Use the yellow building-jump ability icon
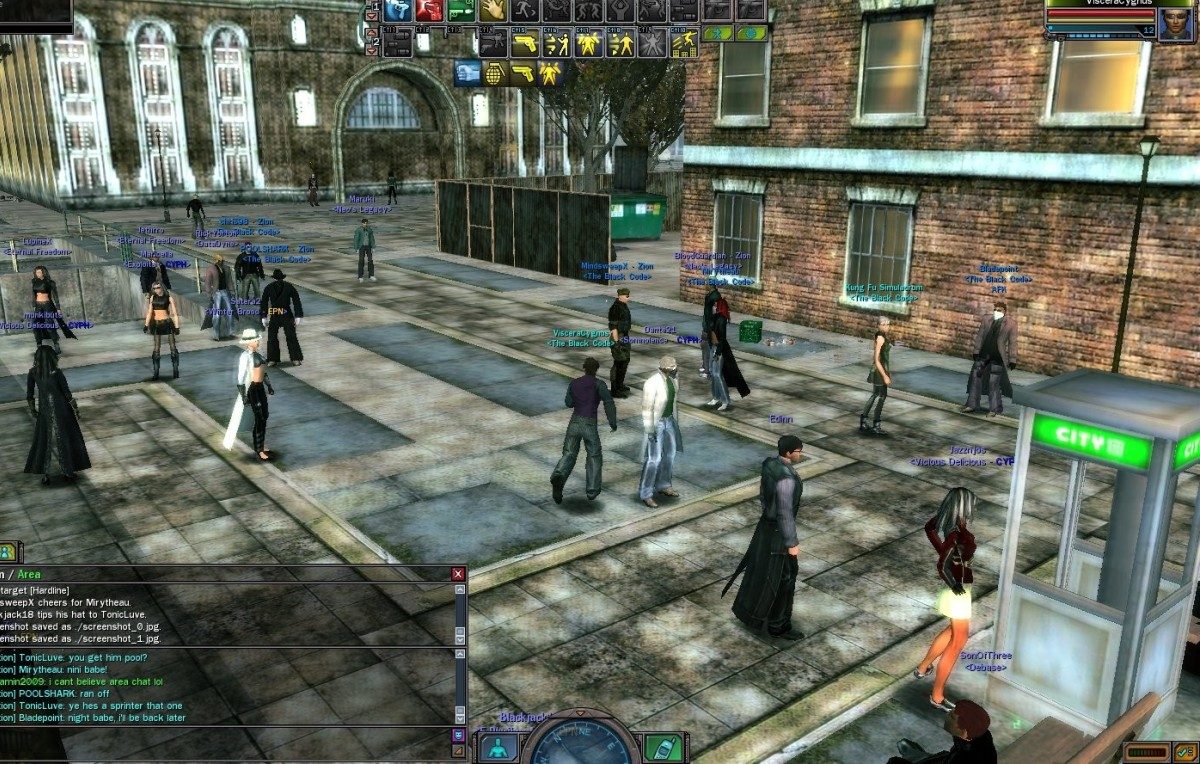The image size is (1200, 764). pyautogui.click(x=684, y=44)
